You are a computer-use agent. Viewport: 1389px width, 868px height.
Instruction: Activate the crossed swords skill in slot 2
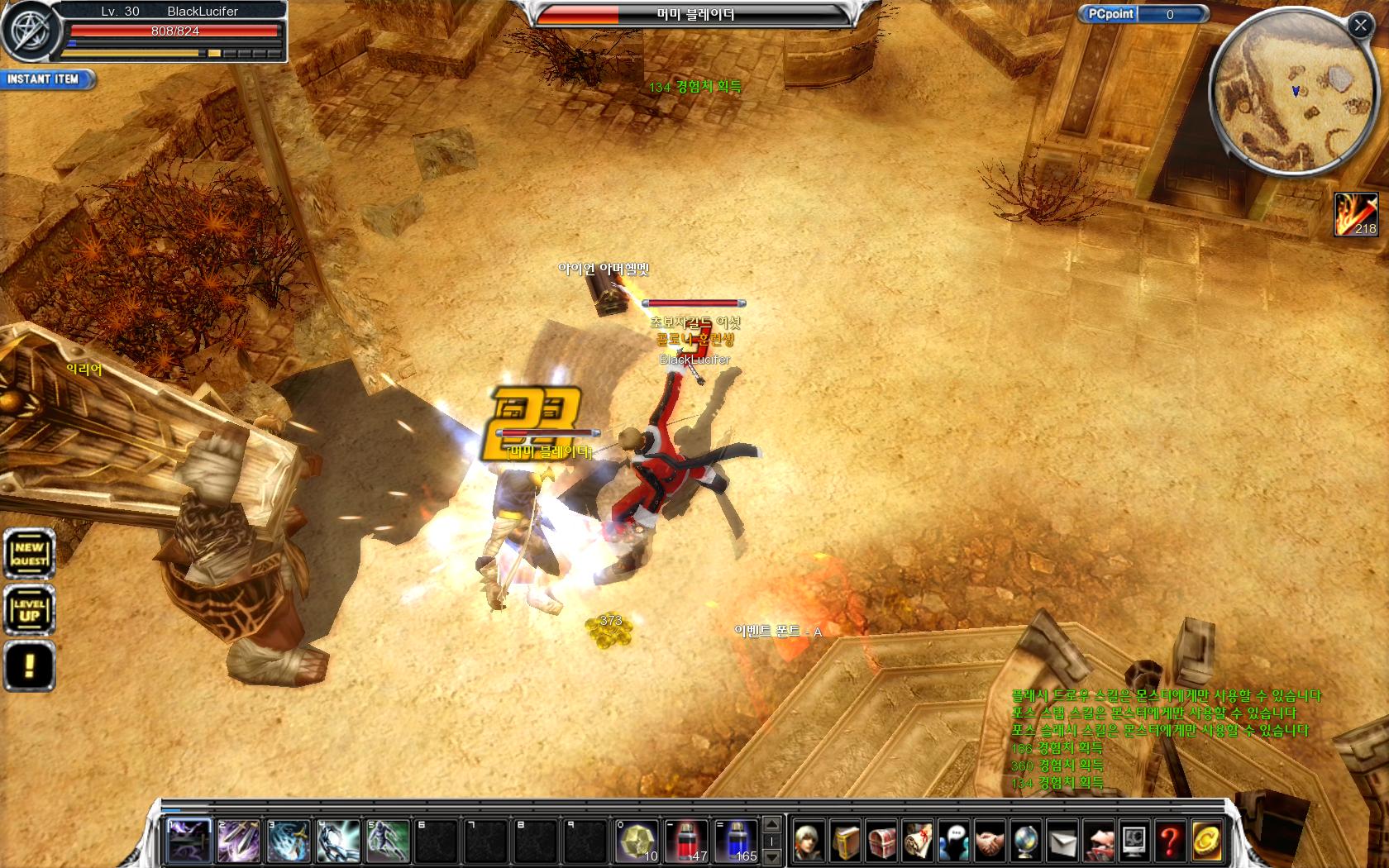pyautogui.click(x=238, y=841)
